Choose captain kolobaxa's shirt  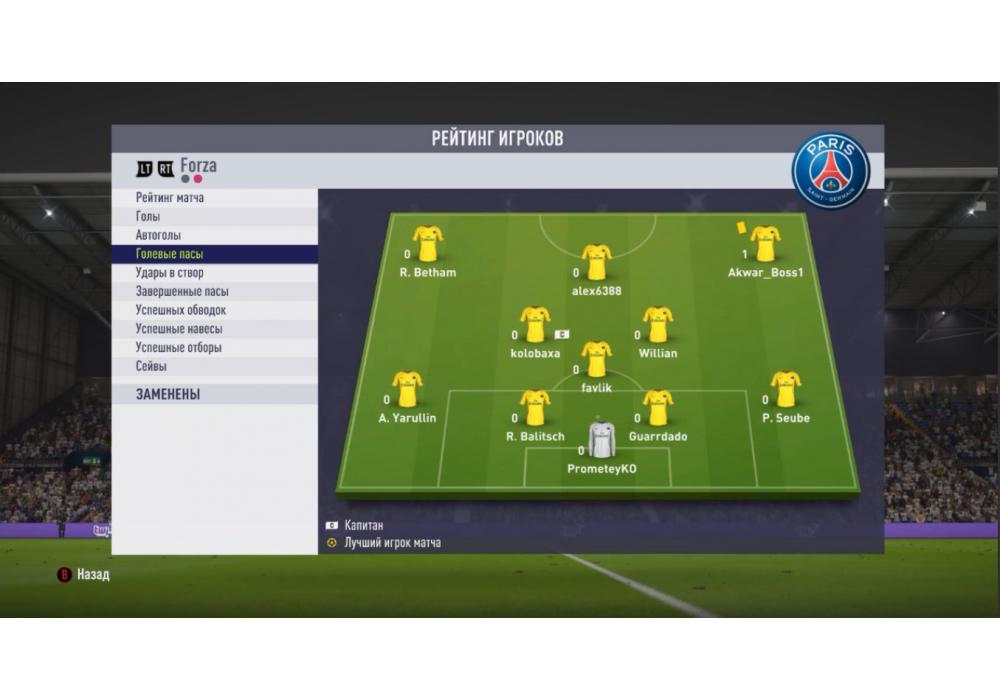click(x=535, y=324)
